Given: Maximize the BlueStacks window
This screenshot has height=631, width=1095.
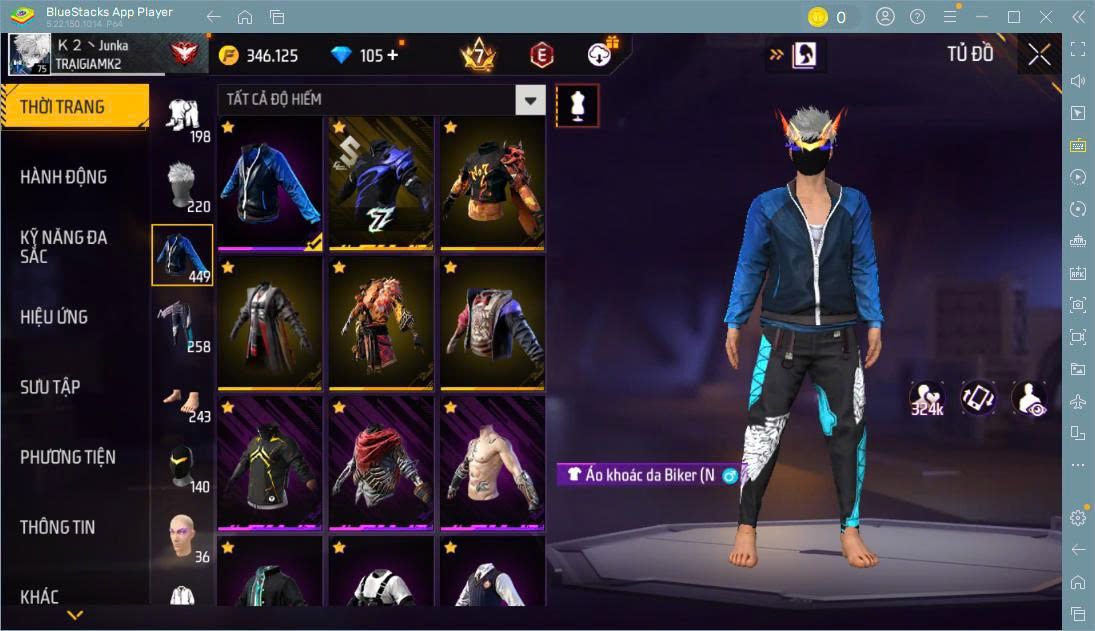Looking at the screenshot, I should point(1014,17).
